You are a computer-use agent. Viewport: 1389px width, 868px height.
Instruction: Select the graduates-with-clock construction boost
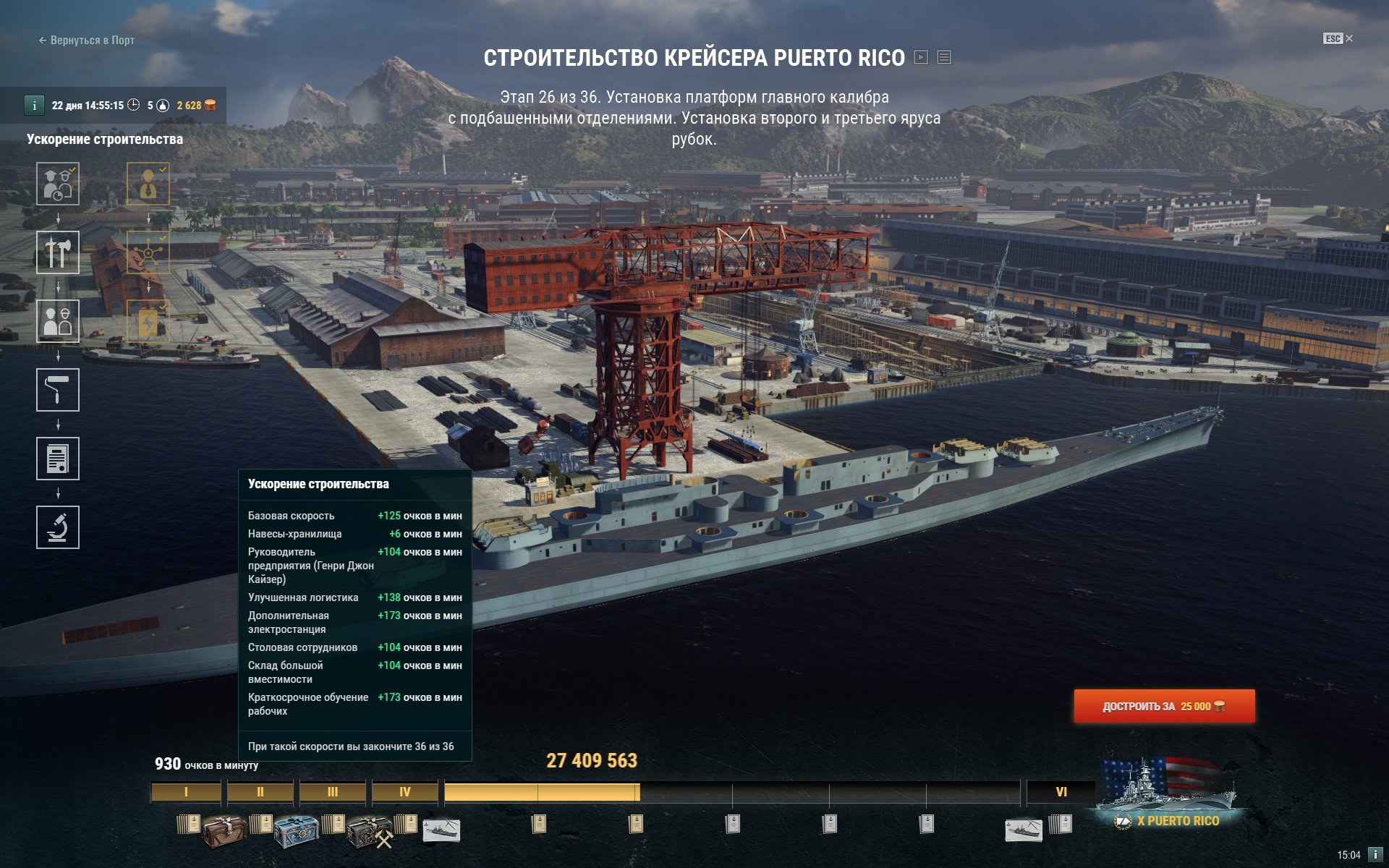(58, 184)
